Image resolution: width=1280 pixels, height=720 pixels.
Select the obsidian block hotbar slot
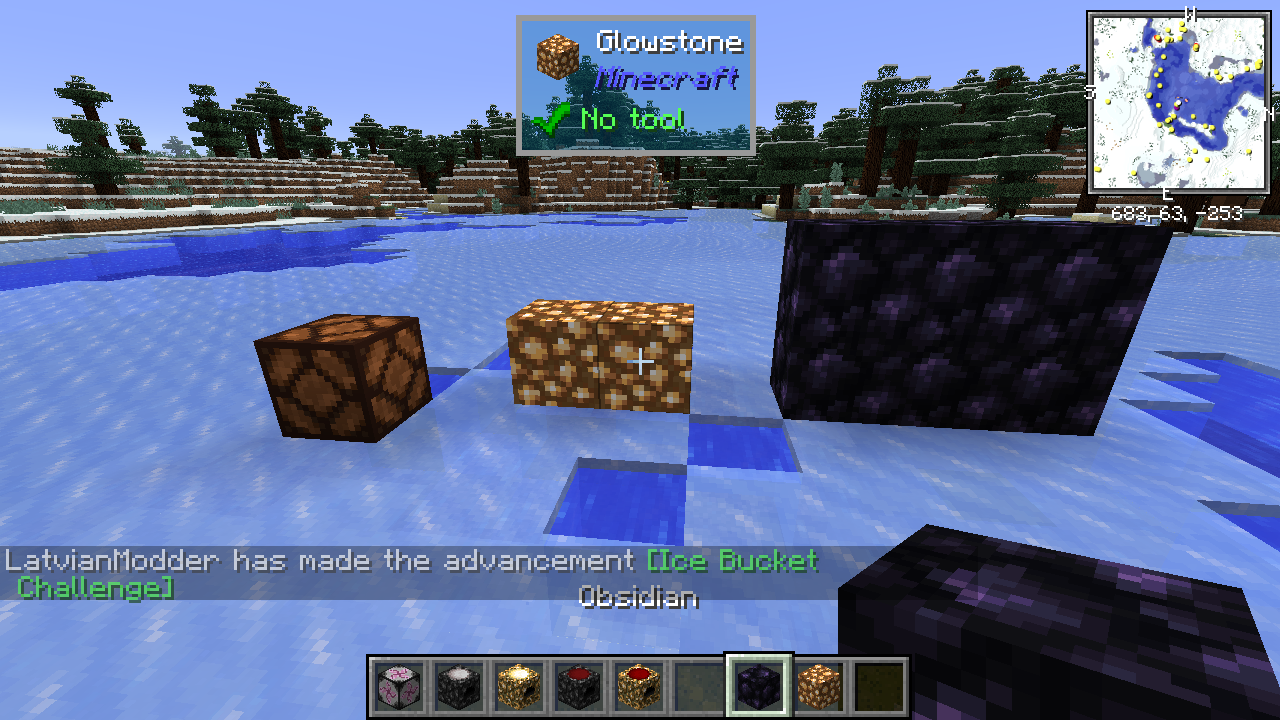click(759, 687)
